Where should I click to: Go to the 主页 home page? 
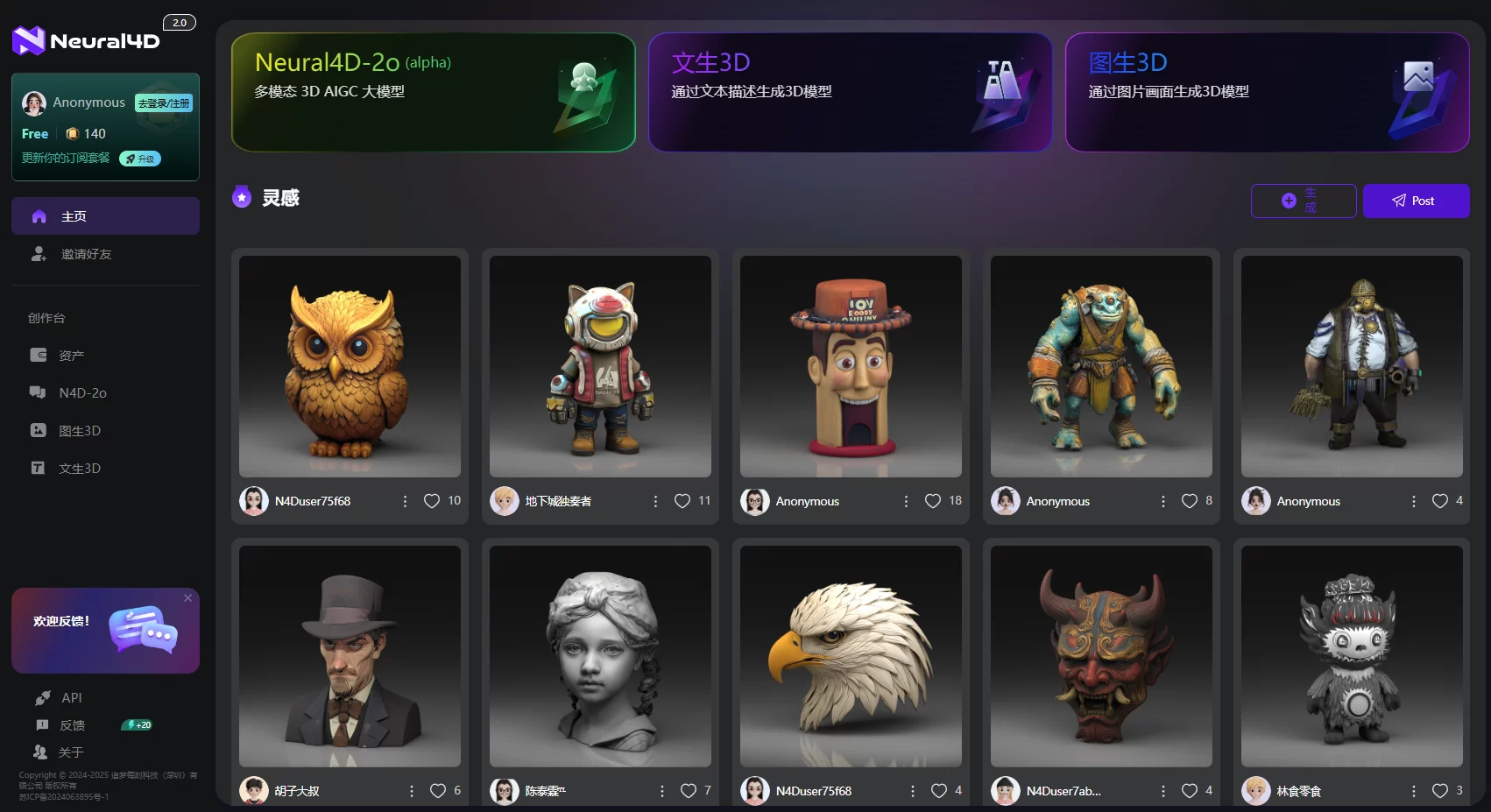105,216
